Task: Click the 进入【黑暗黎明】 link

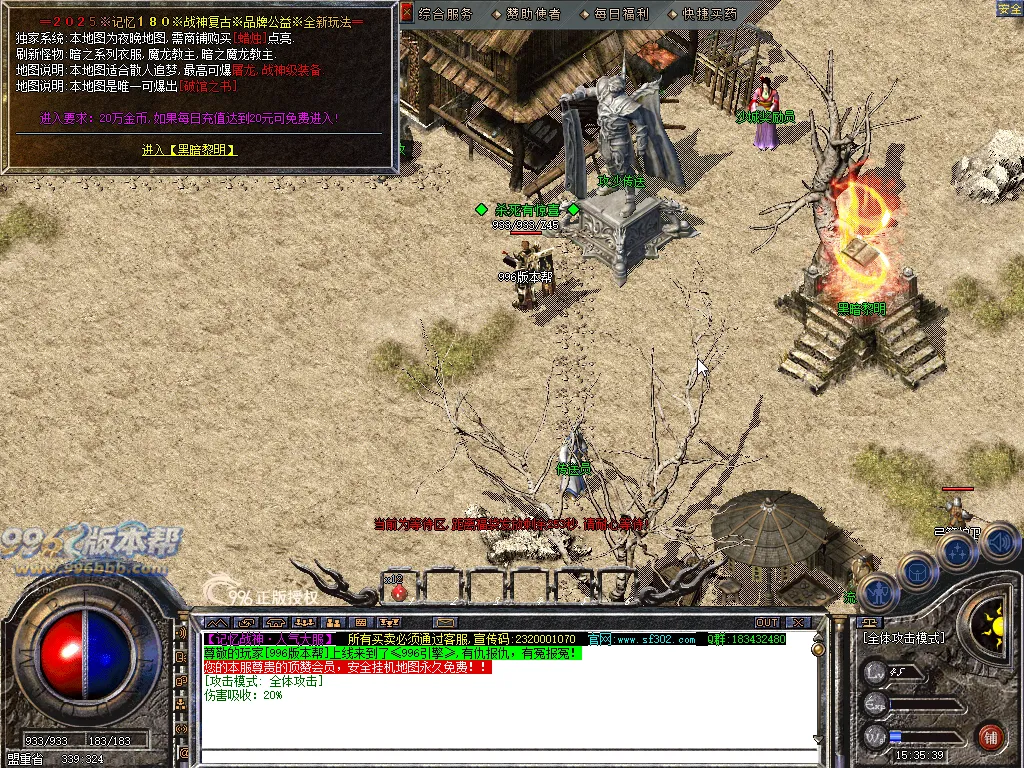Action: pyautogui.click(x=189, y=150)
